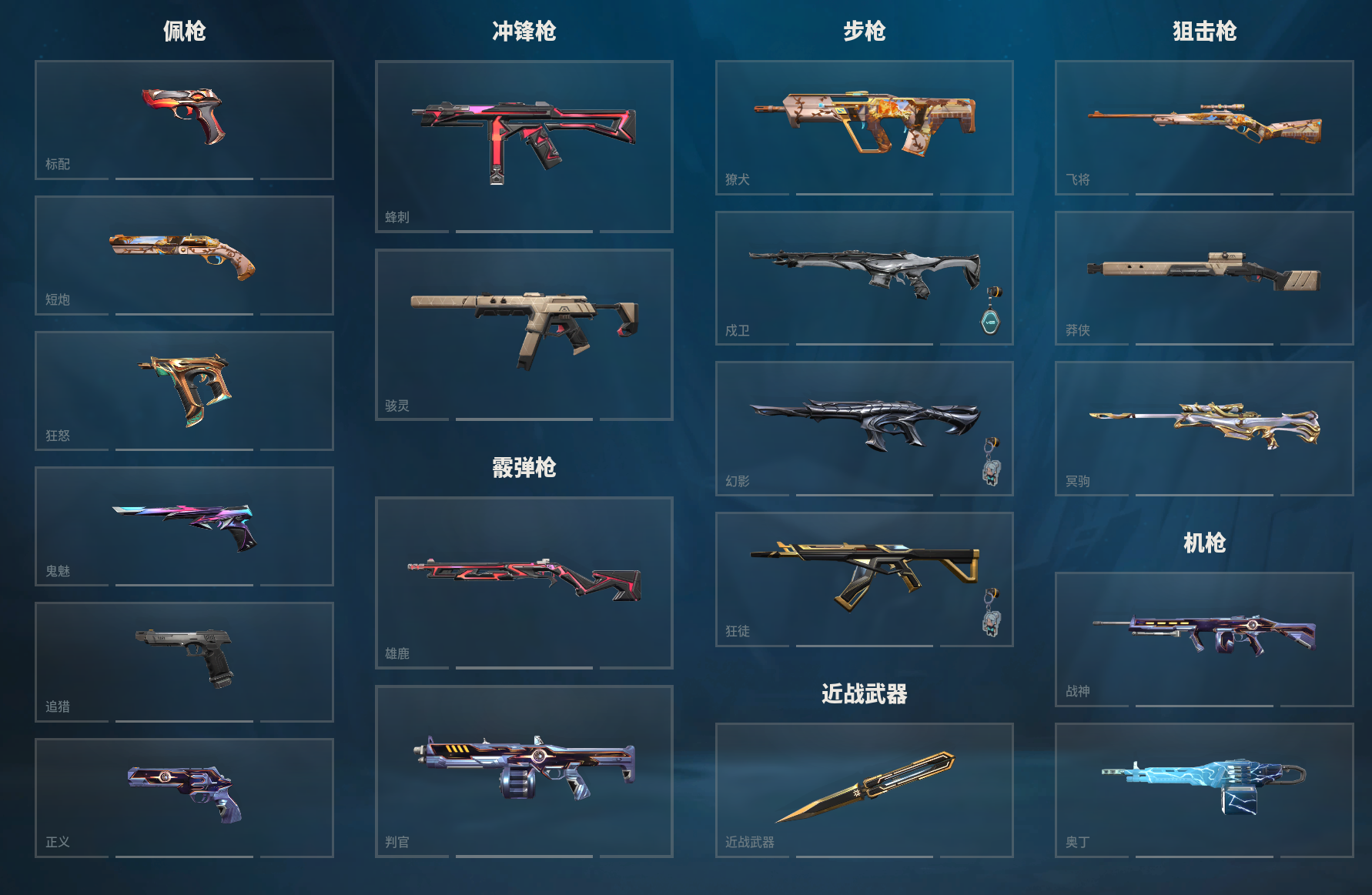1372x895 pixels.
Task: Select the 幻影 rifle slot
Action: pyautogui.click(x=864, y=428)
